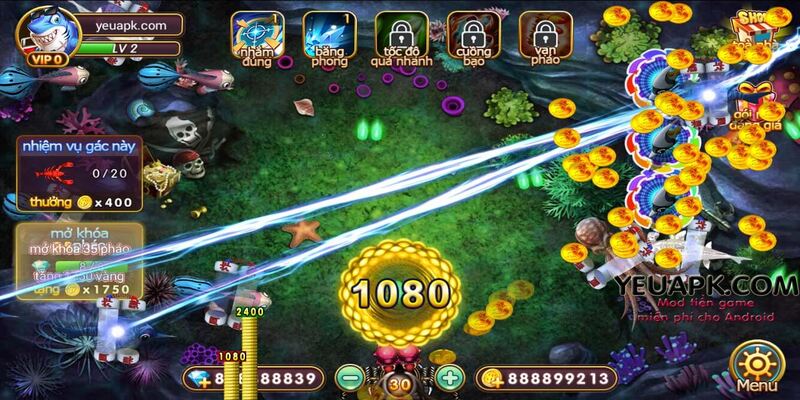Increase cannon bet with the plus button

pyautogui.click(x=451, y=379)
